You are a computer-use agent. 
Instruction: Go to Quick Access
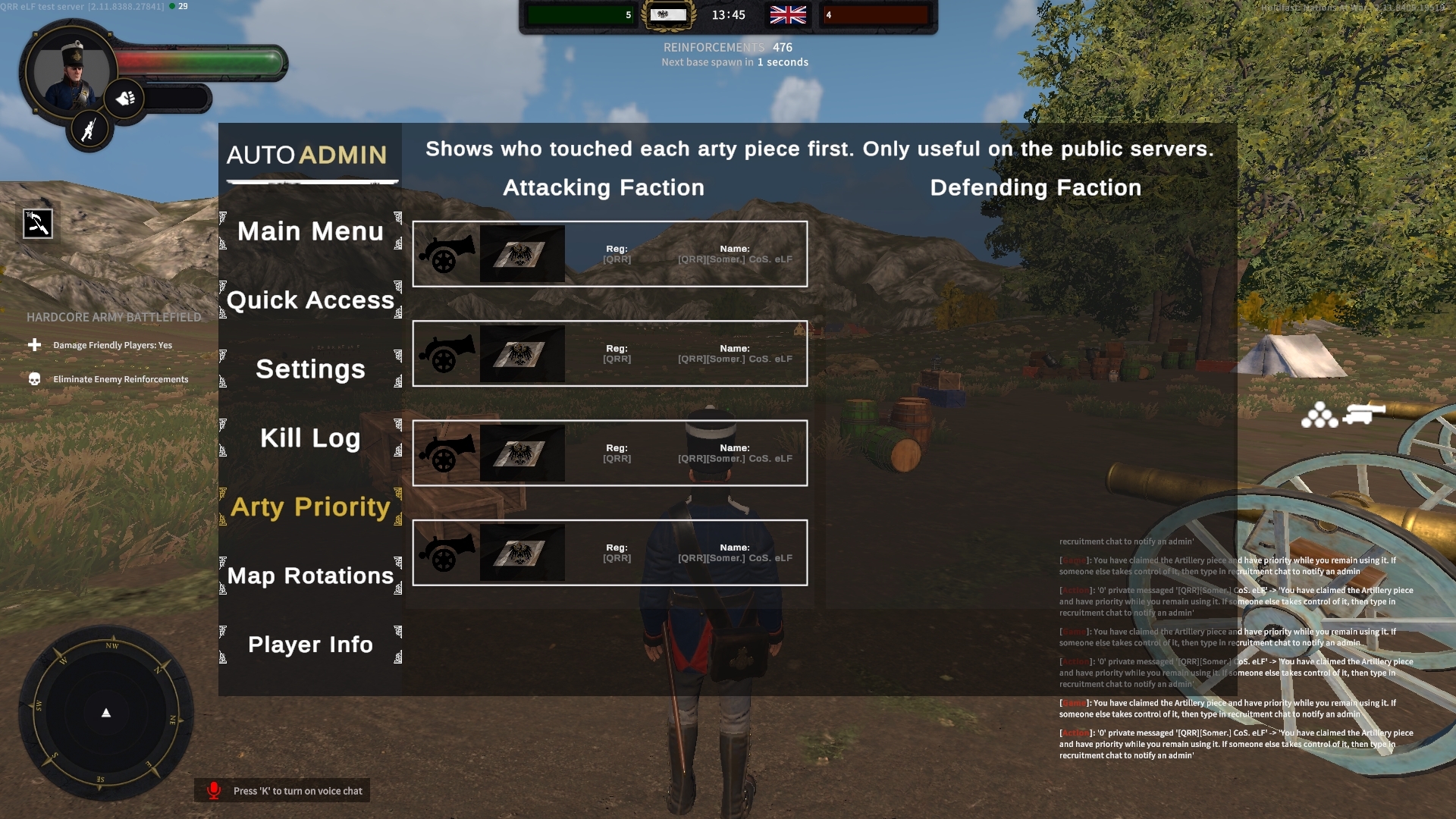[310, 300]
